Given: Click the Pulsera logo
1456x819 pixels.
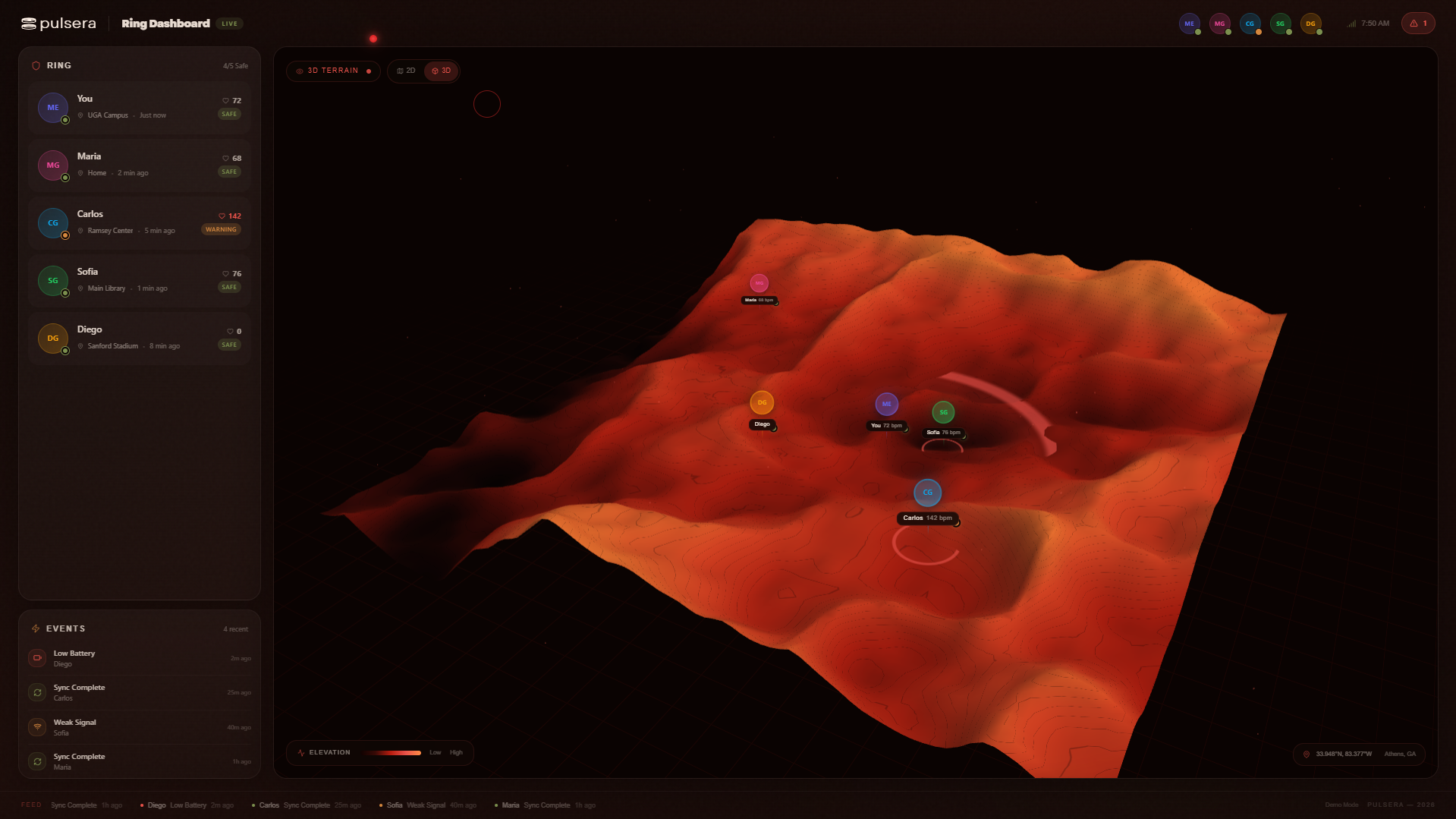Looking at the screenshot, I should (x=59, y=24).
